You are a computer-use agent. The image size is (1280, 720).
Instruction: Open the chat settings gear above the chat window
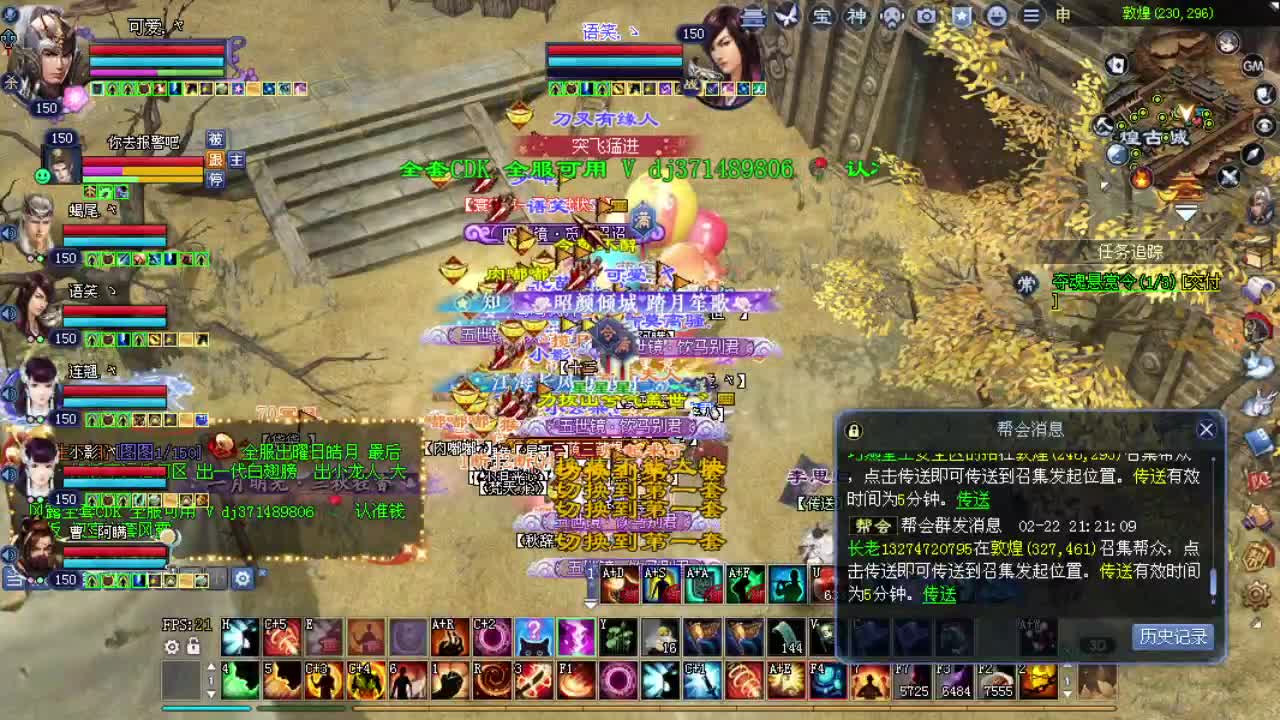(x=242, y=580)
